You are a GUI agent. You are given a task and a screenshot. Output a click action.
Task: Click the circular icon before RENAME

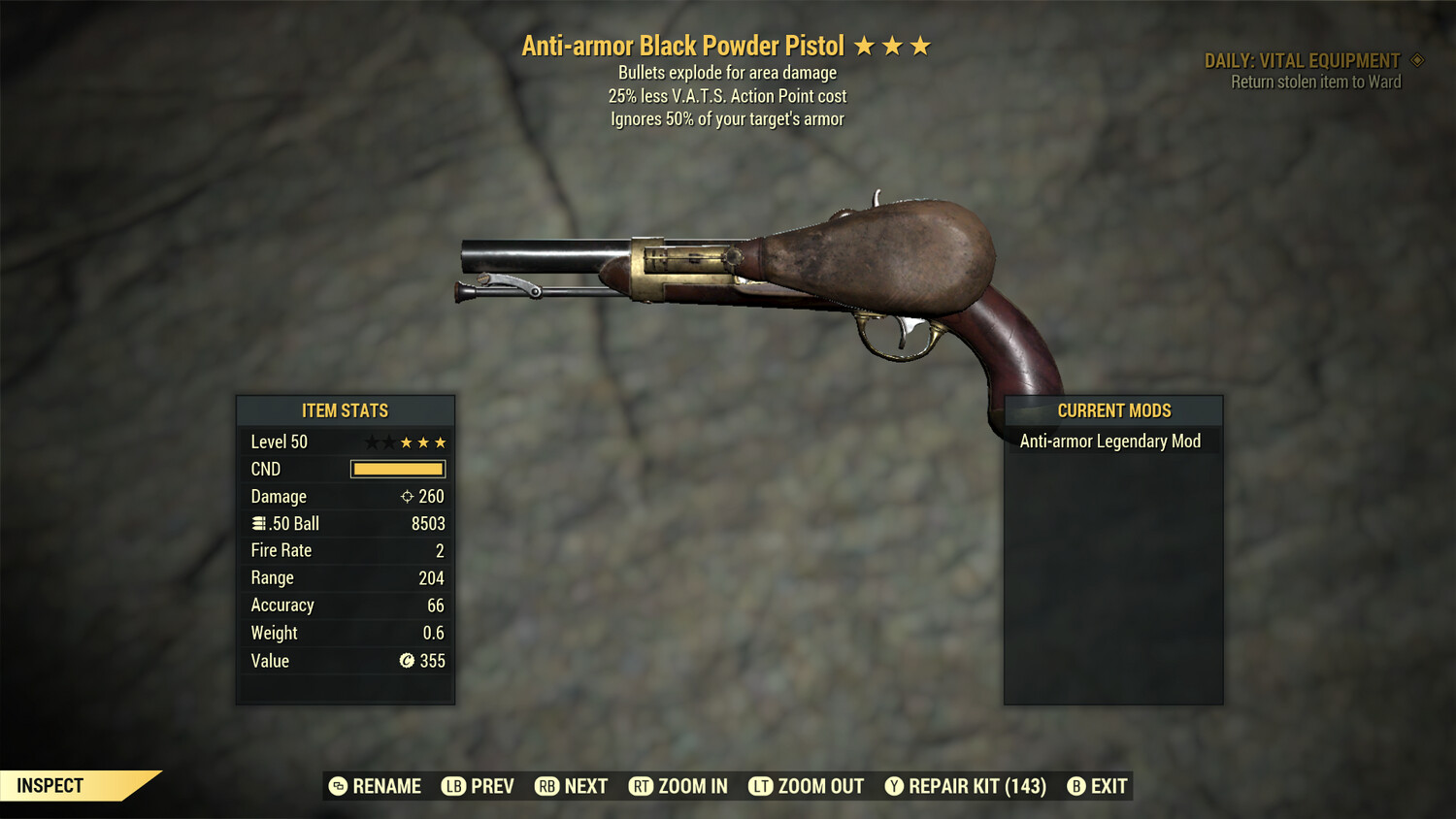click(337, 786)
